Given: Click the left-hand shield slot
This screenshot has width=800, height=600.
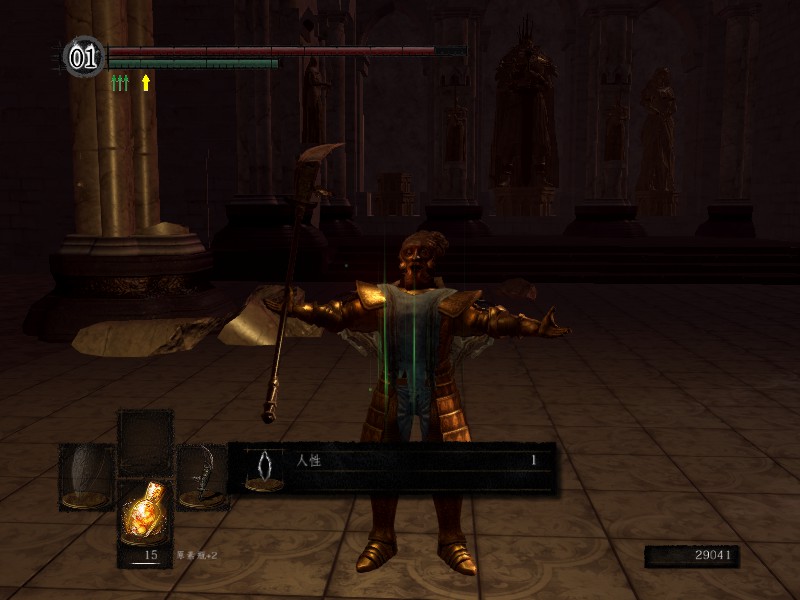Looking at the screenshot, I should pyautogui.click(x=87, y=476).
